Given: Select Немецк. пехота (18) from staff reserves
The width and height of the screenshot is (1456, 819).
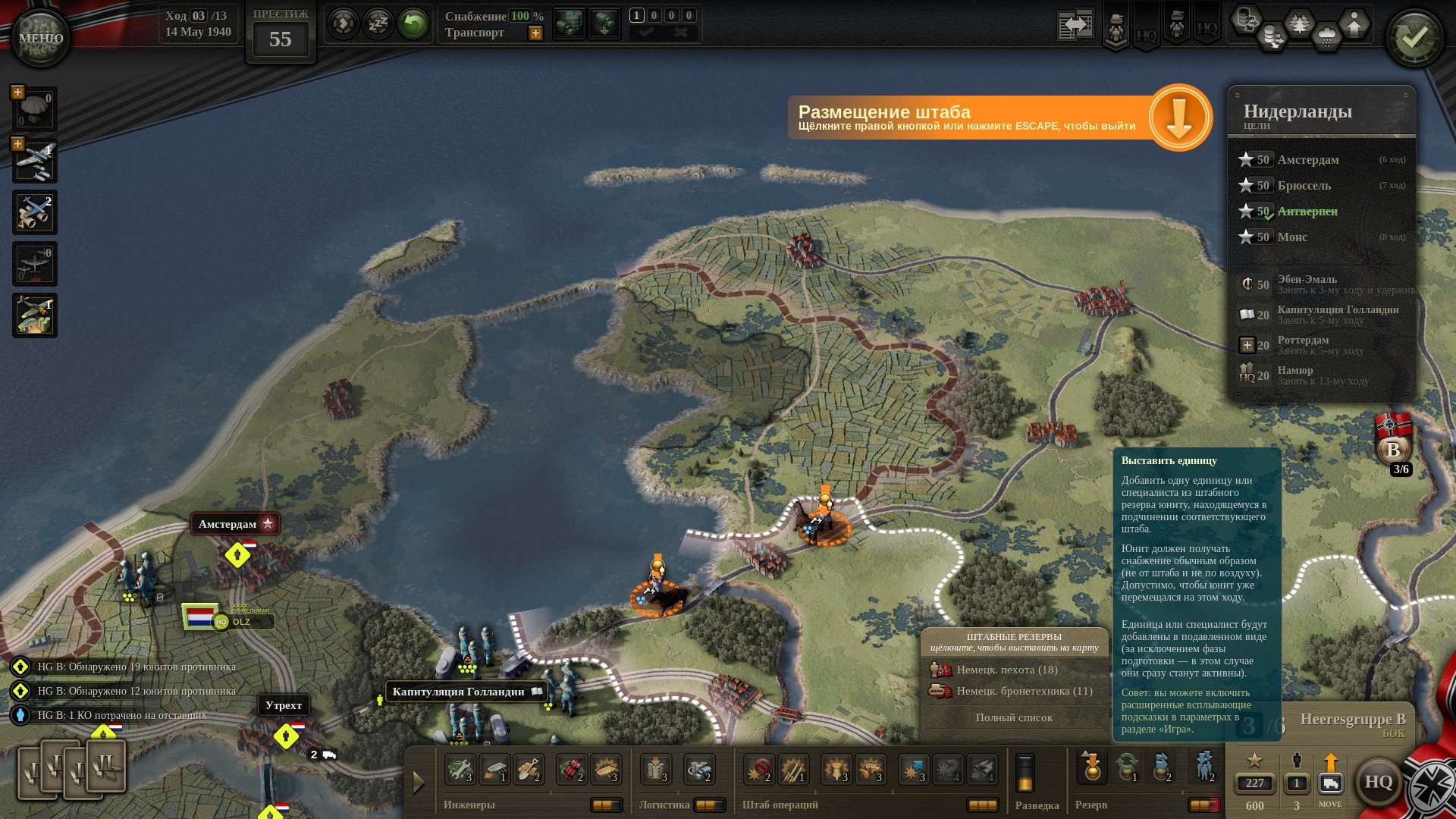Looking at the screenshot, I should pyautogui.click(x=1006, y=670).
